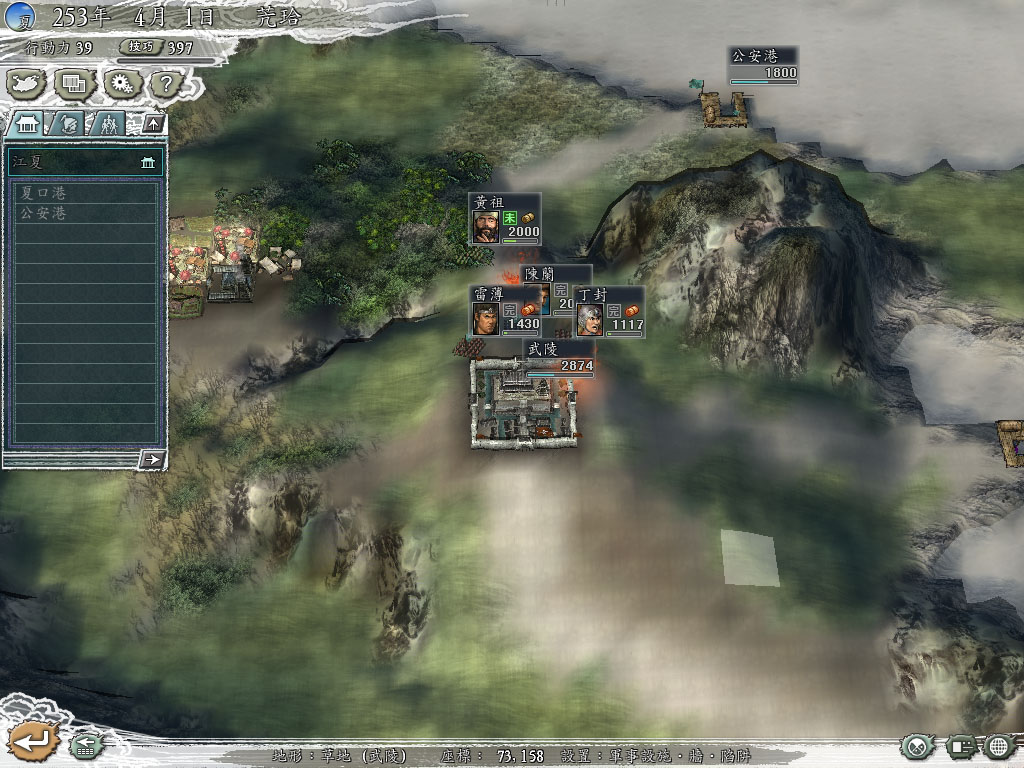Image resolution: width=1024 pixels, height=768 pixels.
Task: Open the overlapping windows list button
Action: [75, 83]
